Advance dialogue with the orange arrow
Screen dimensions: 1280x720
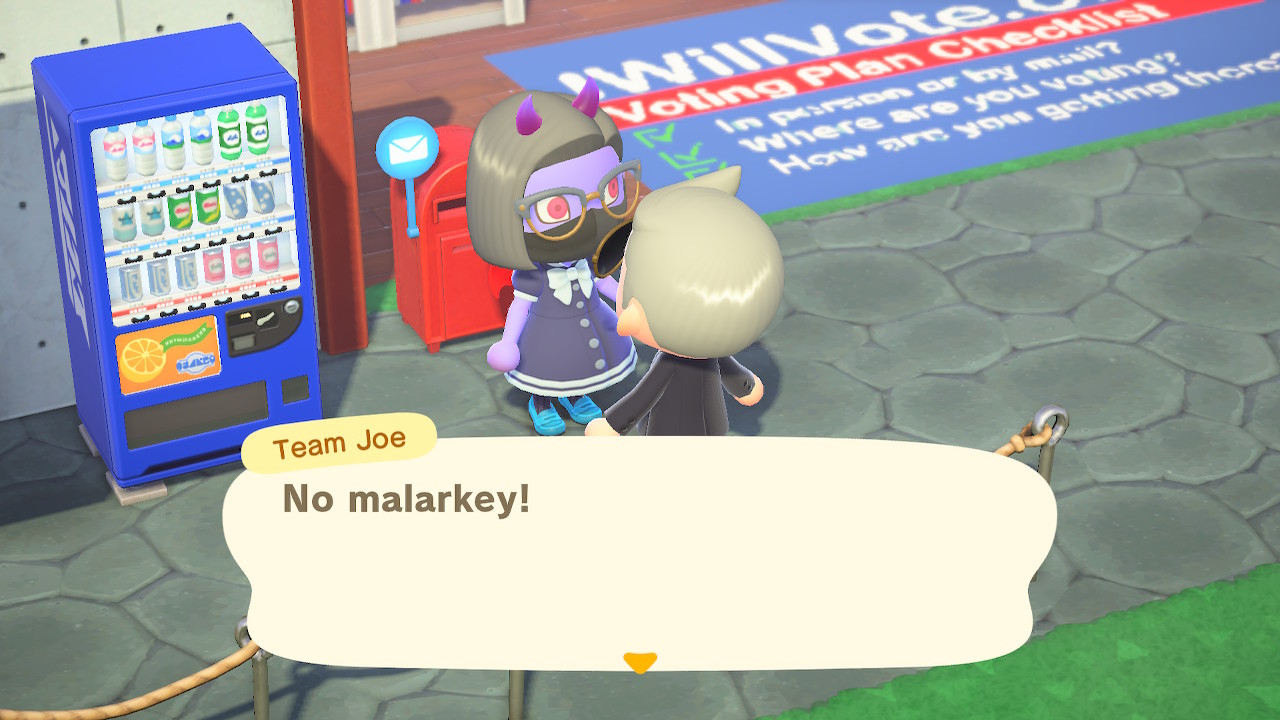(639, 662)
